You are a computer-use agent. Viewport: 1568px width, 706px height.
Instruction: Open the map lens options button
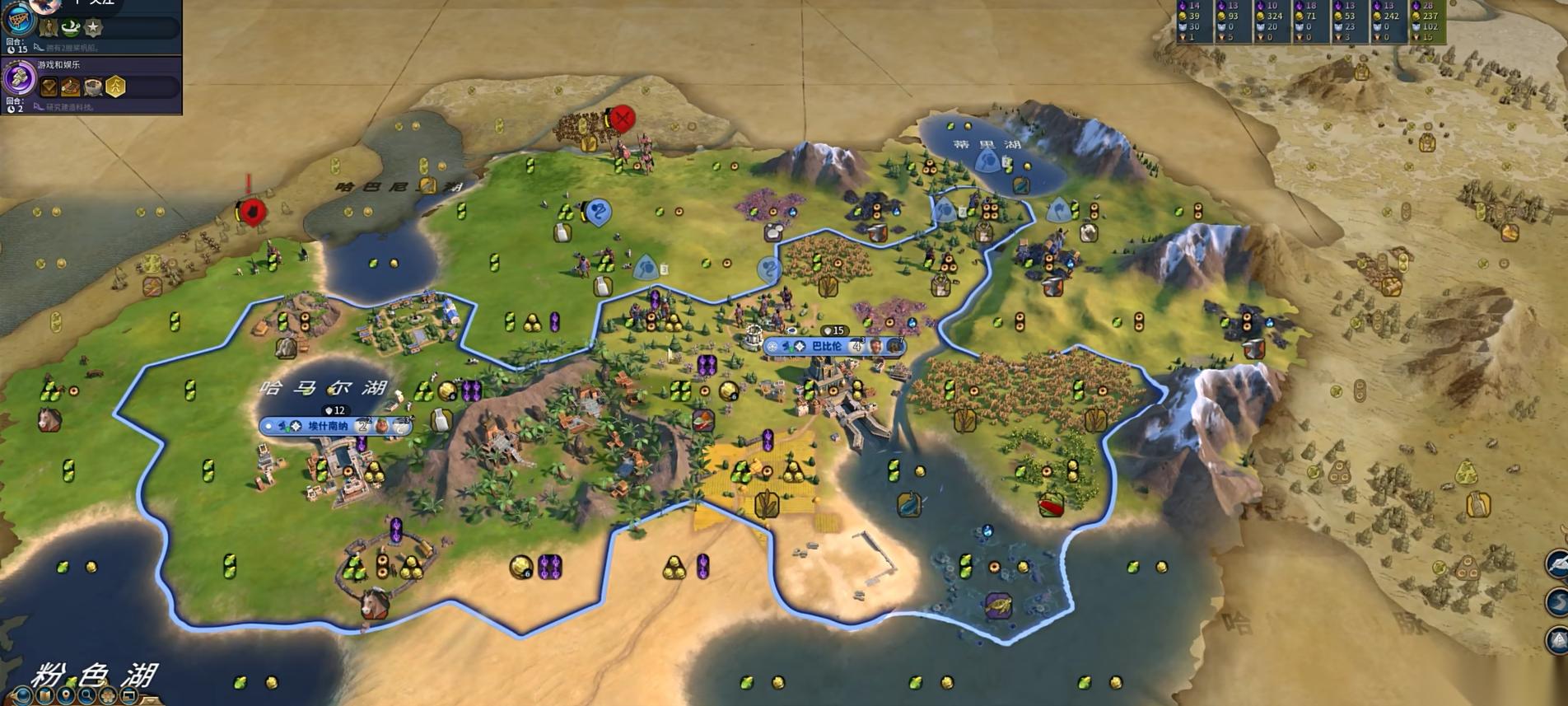click(44, 697)
